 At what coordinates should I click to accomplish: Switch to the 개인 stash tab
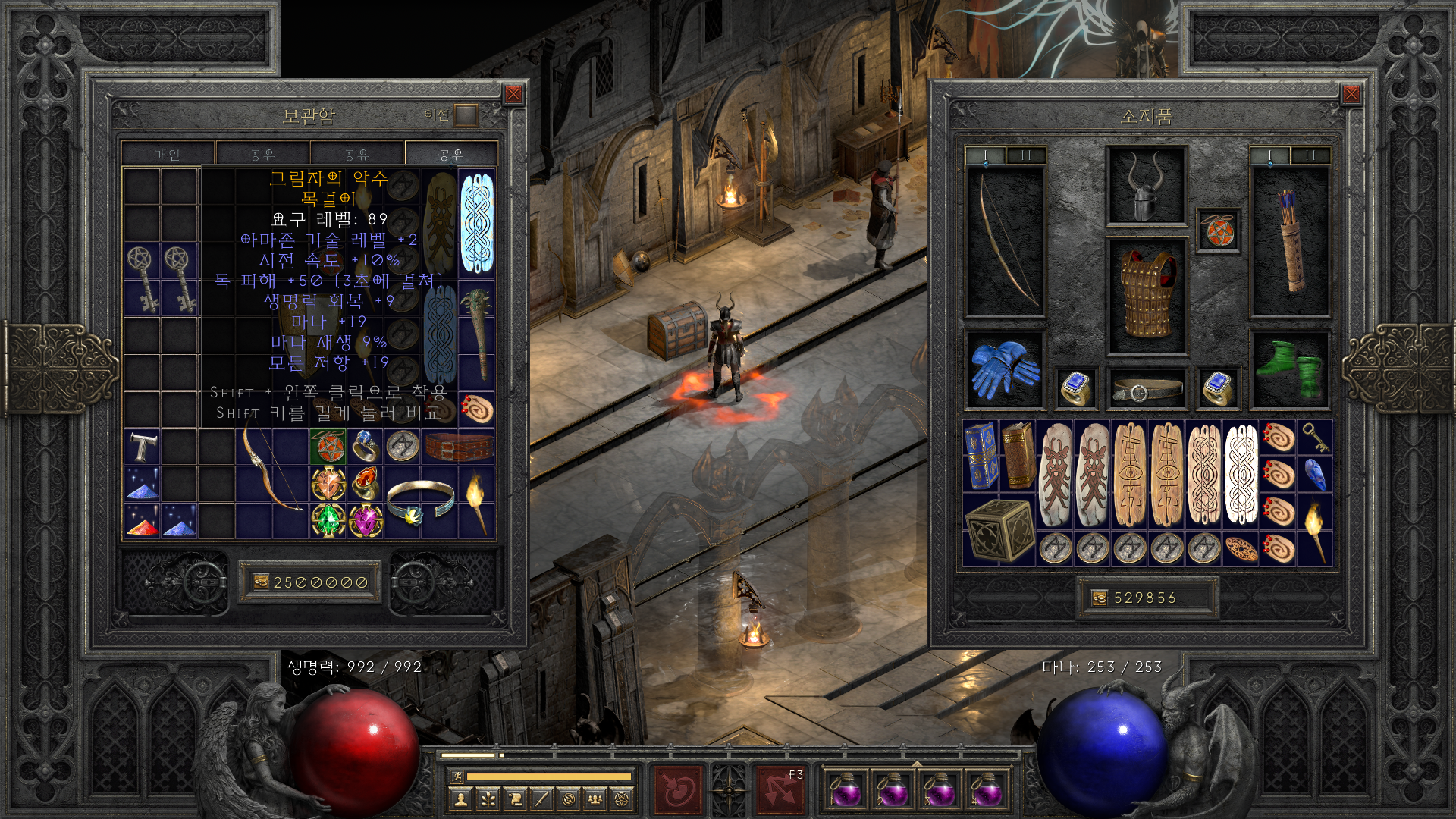tap(168, 155)
